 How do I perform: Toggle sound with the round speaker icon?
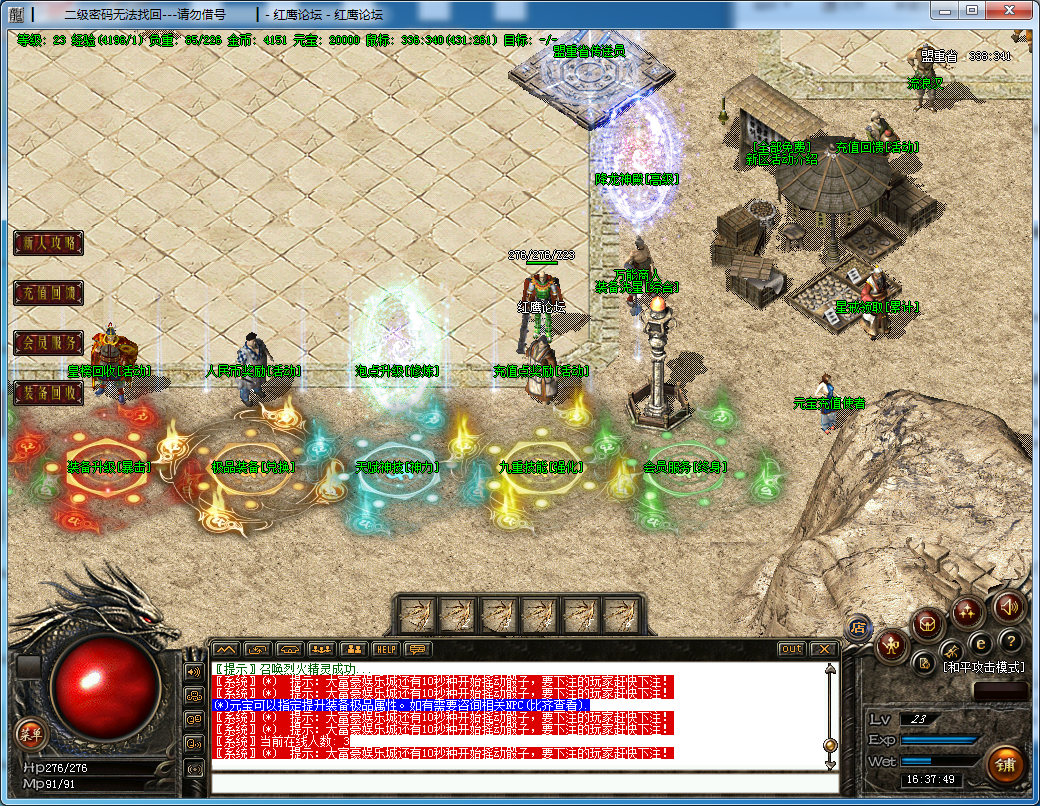tap(1008, 607)
